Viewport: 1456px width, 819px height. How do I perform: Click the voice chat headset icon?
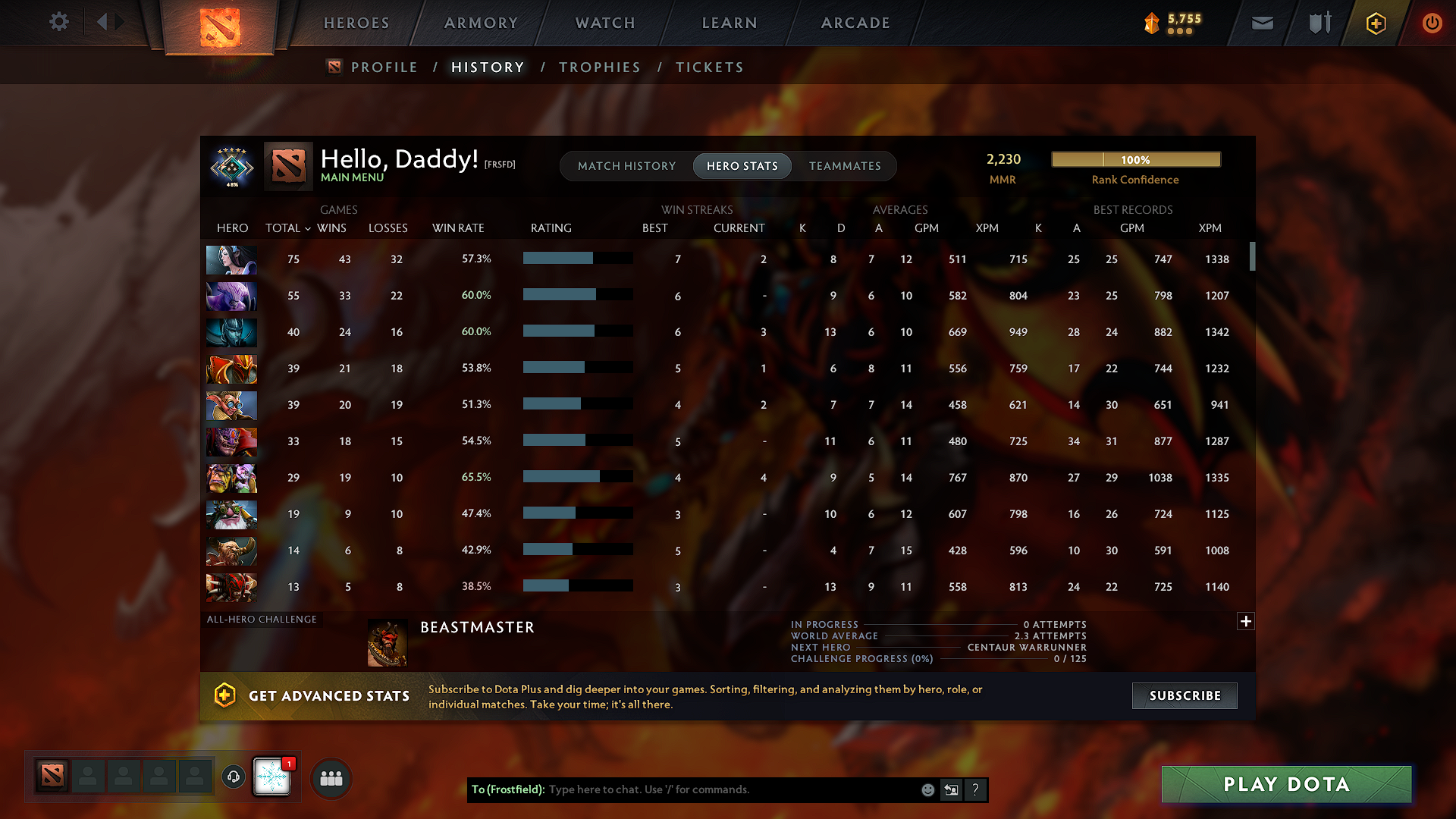click(234, 777)
